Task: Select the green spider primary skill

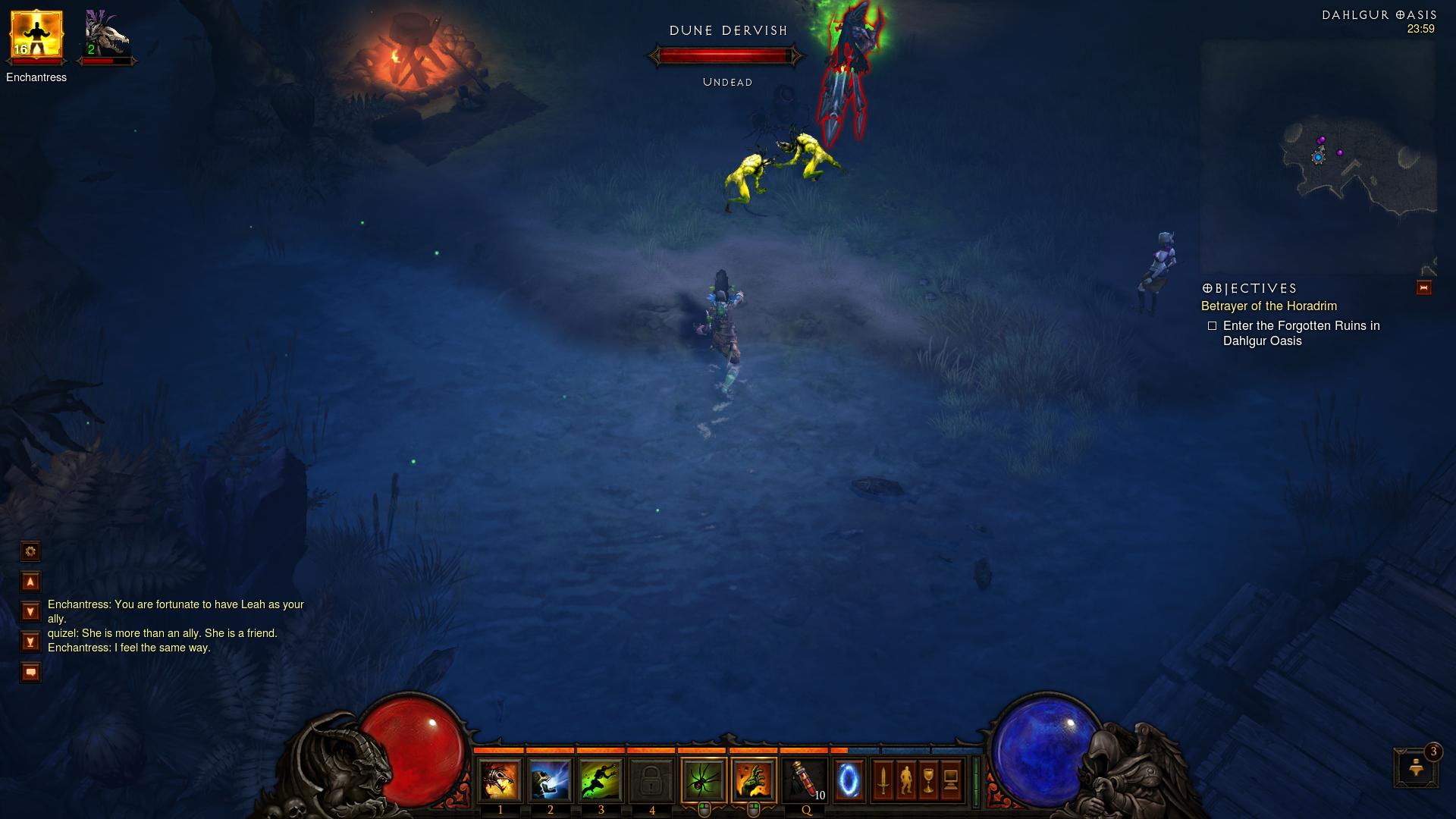Action: click(x=704, y=780)
